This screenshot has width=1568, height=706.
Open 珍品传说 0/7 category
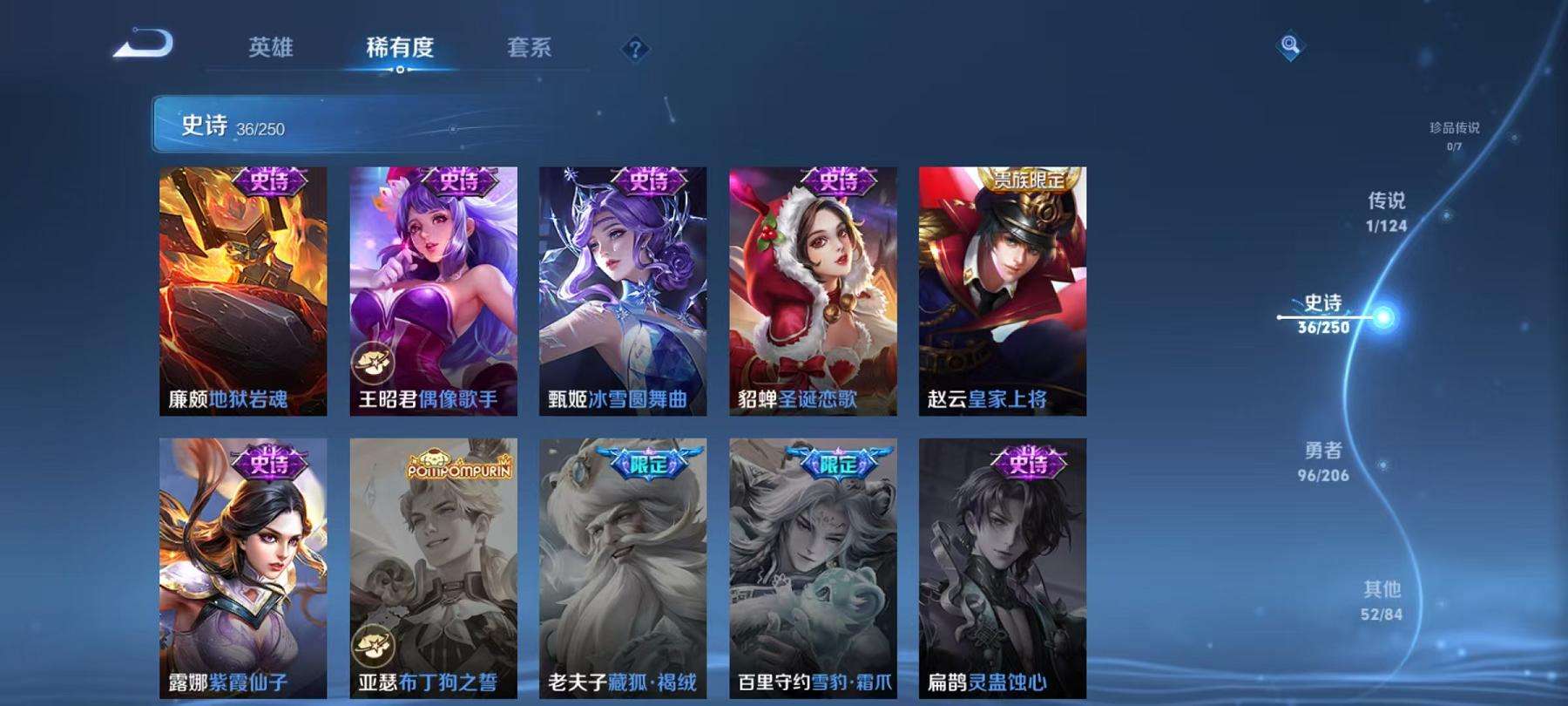click(x=1455, y=133)
